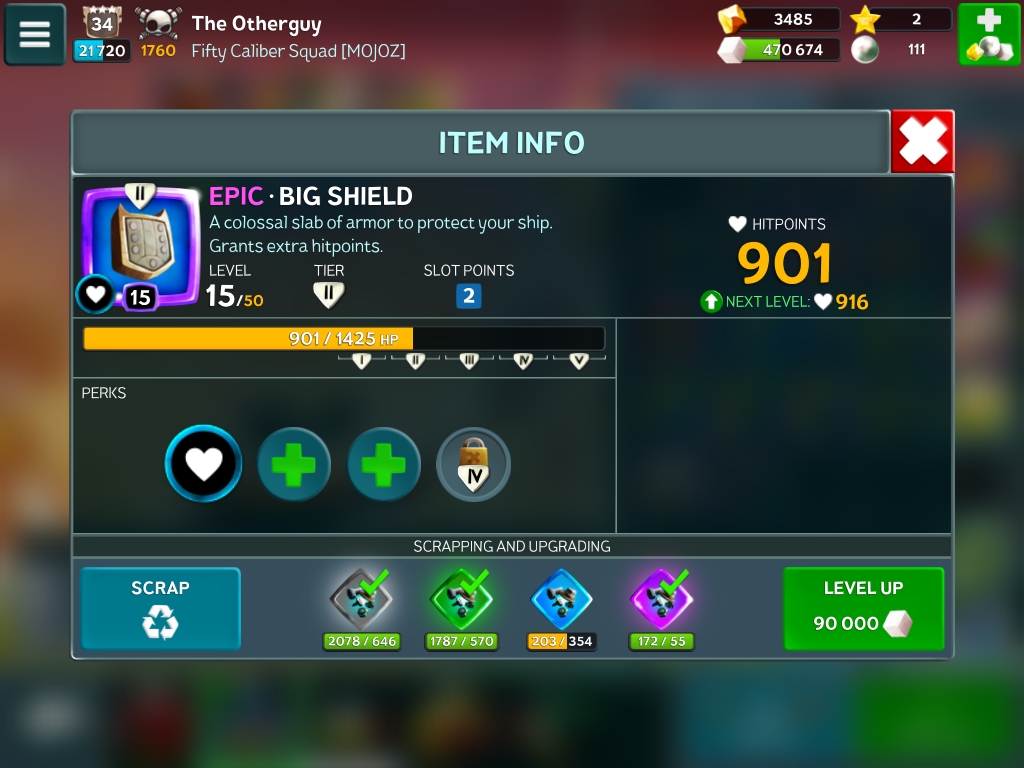This screenshot has width=1024, height=768.
Task: Click the gold bar currency icon
Action: coord(733,19)
